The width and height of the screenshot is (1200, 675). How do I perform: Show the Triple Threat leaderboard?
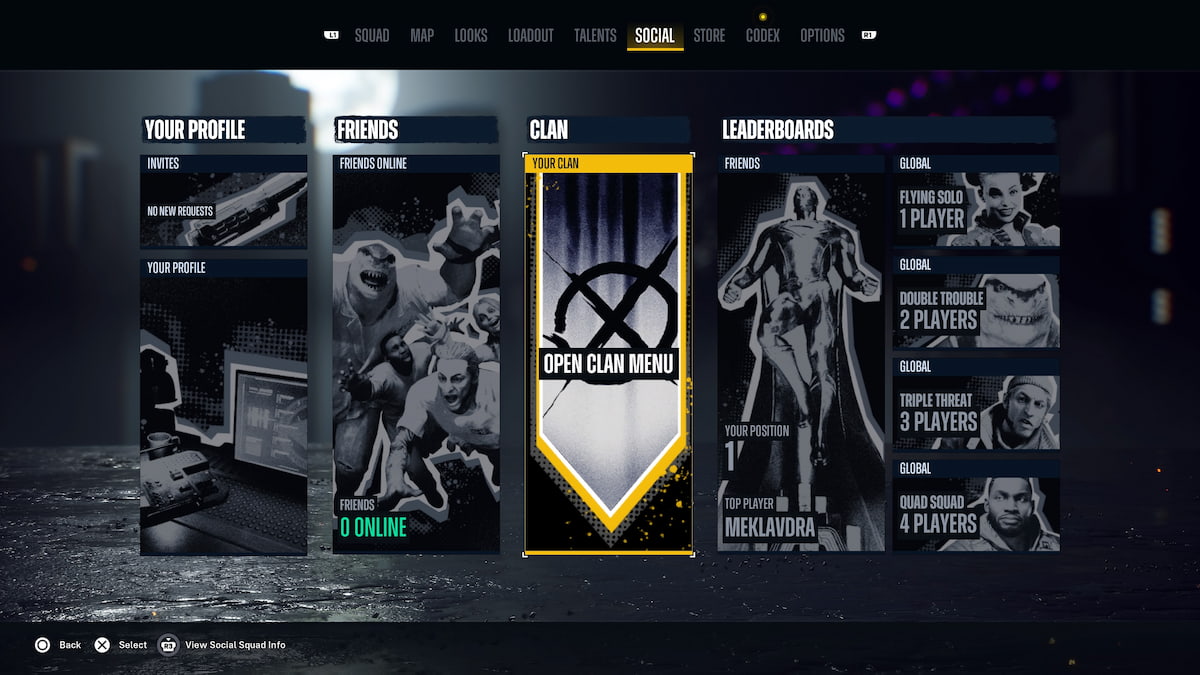click(976, 405)
